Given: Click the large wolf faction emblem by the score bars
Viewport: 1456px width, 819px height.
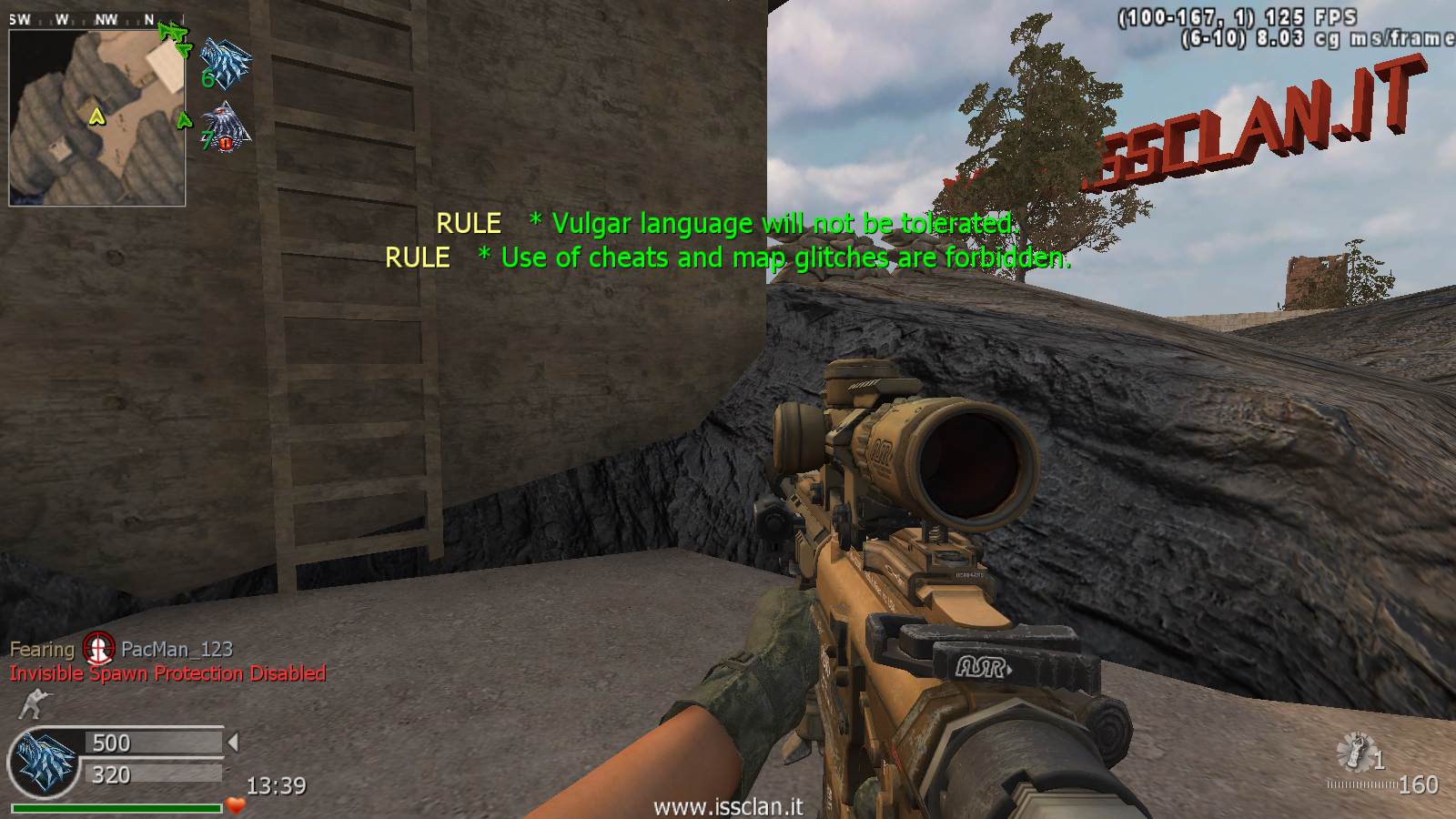Looking at the screenshot, I should (43, 759).
